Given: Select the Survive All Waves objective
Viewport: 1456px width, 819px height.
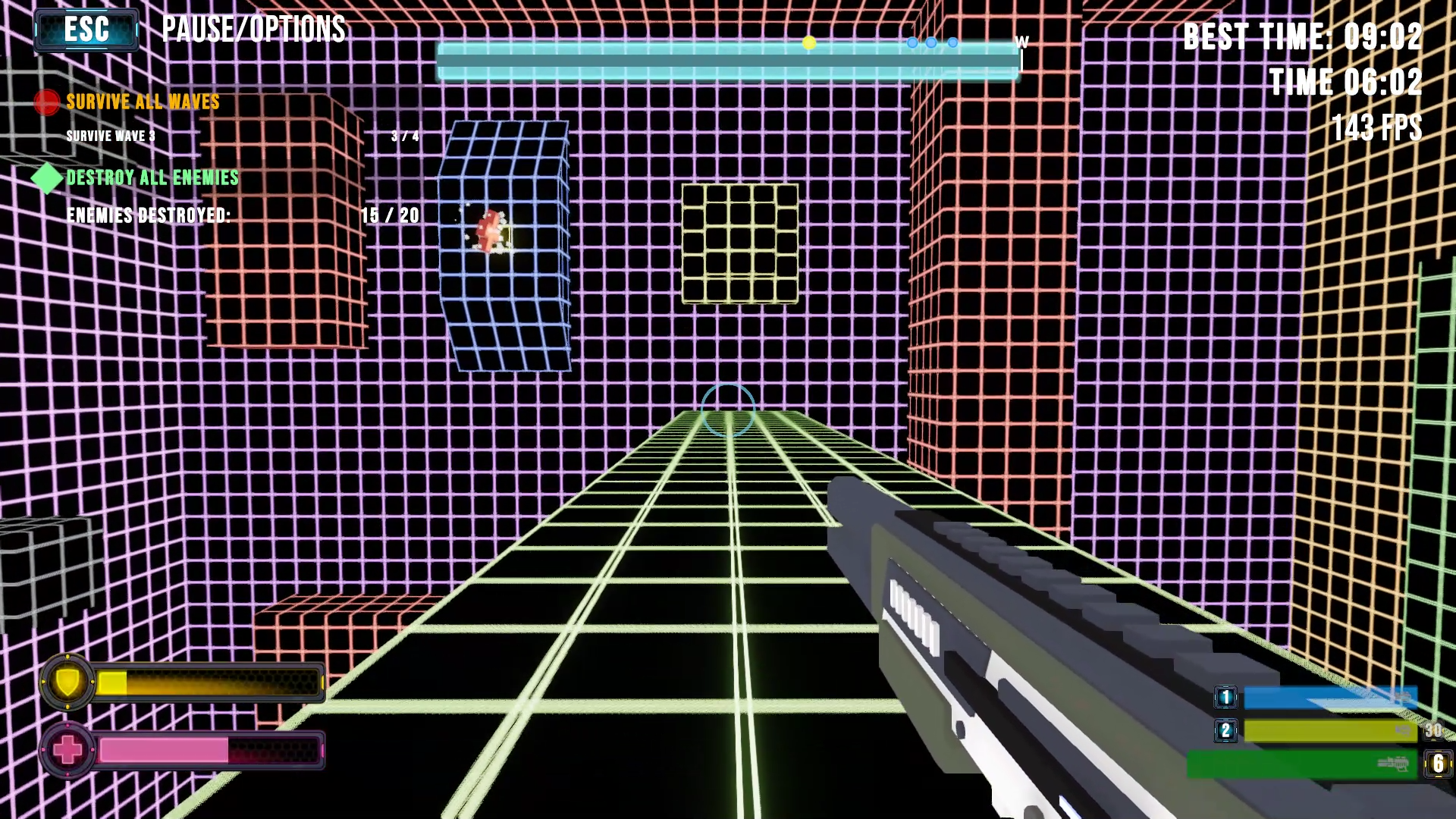Looking at the screenshot, I should coord(143,102).
